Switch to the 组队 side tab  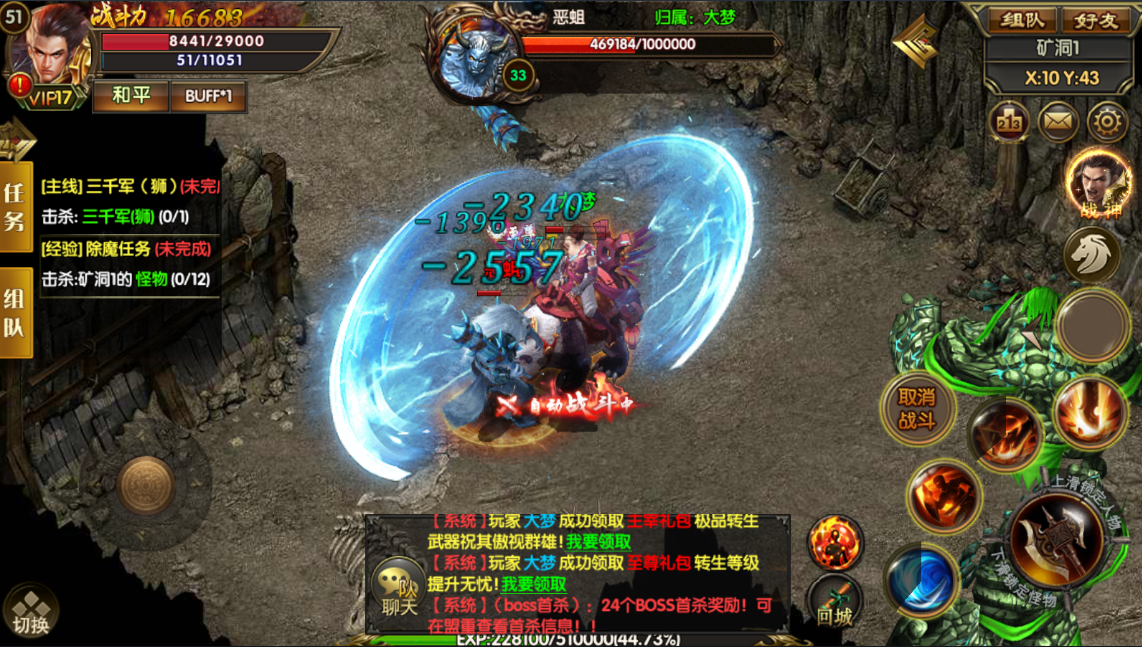point(16,313)
